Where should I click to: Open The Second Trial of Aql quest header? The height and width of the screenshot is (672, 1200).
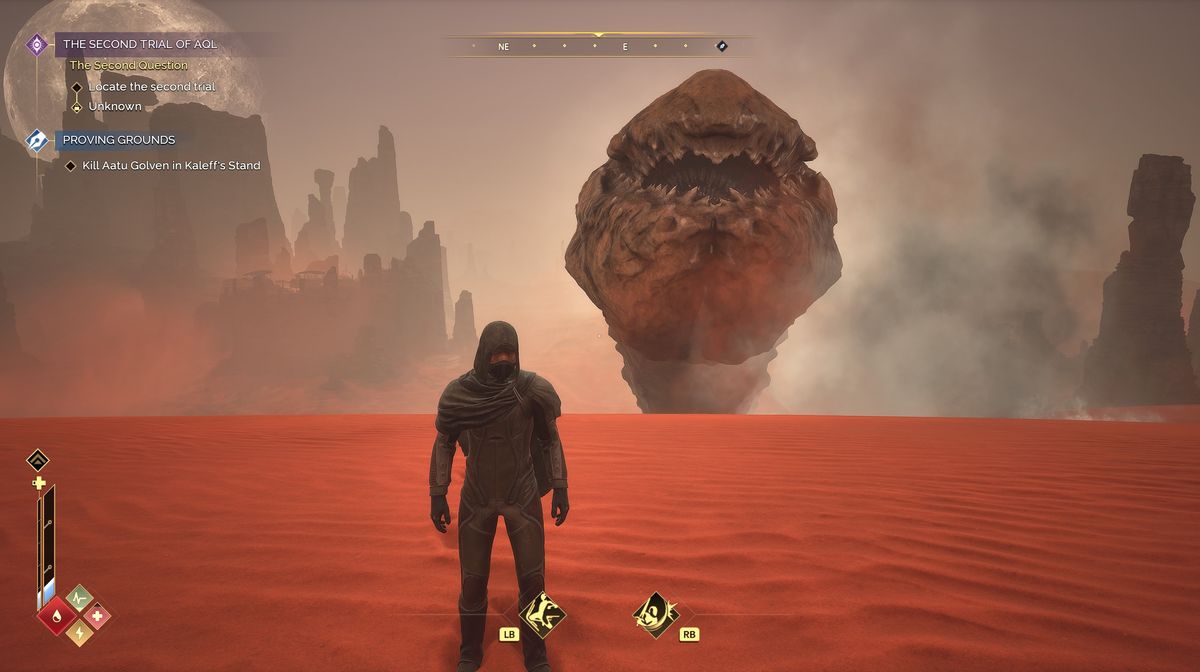140,44
